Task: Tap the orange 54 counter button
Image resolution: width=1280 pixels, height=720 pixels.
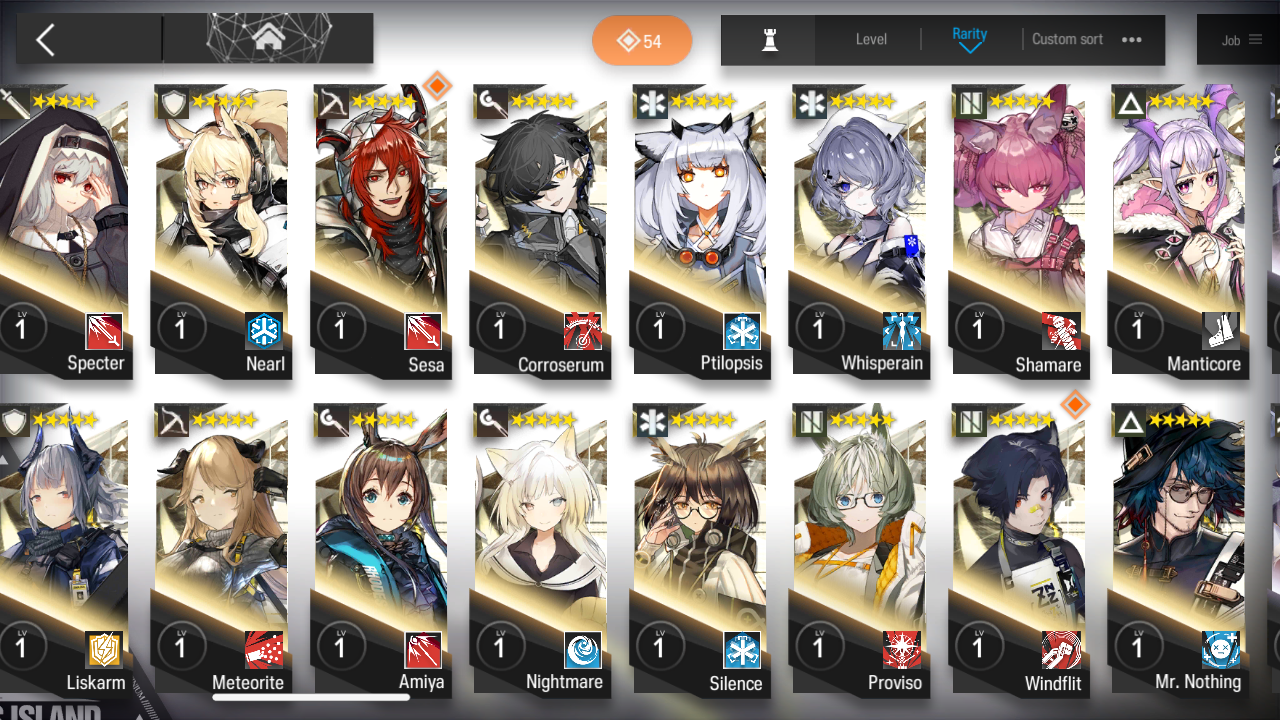Action: coord(642,41)
